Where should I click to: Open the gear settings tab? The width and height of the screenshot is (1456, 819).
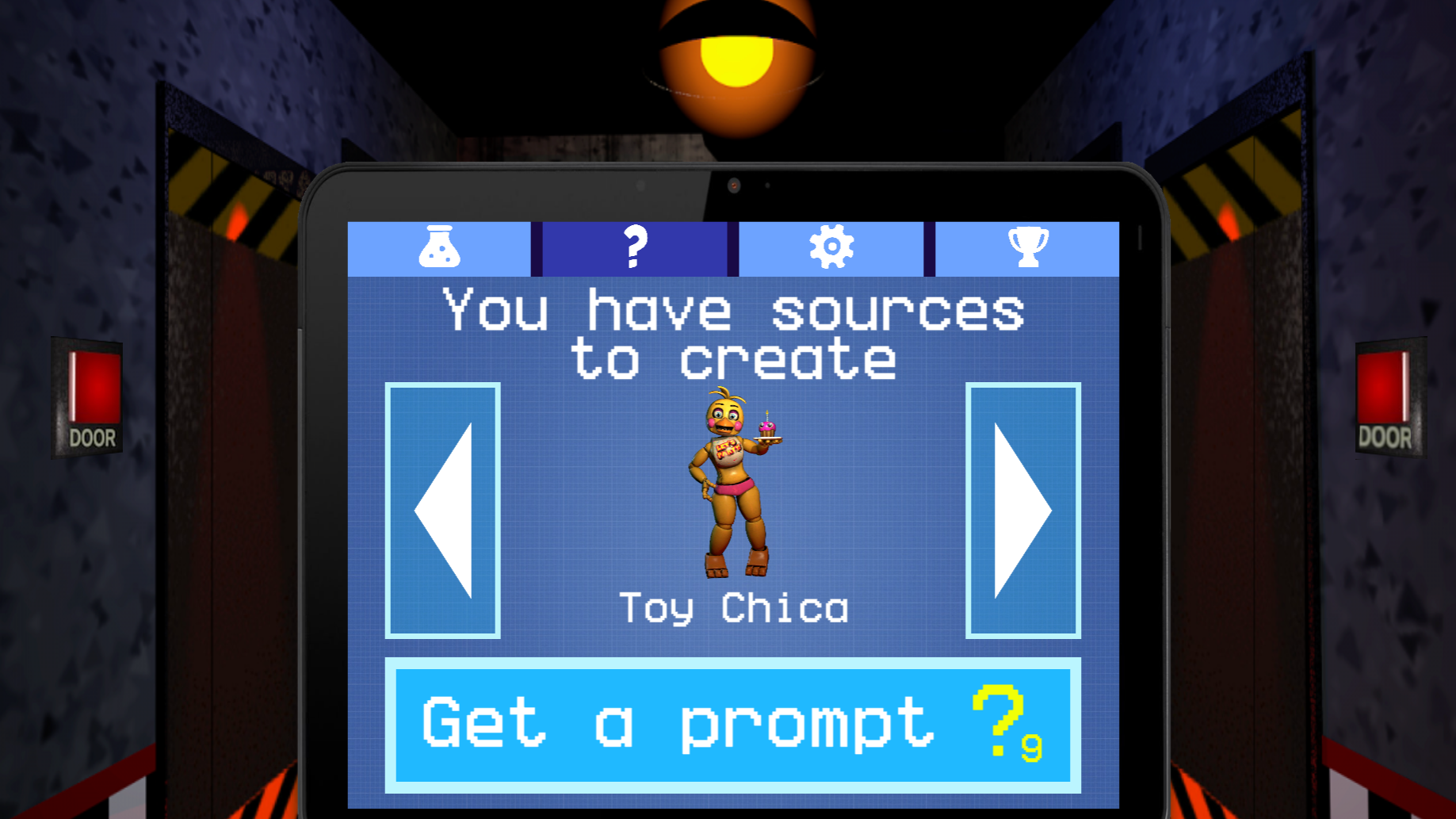pyautogui.click(x=831, y=248)
